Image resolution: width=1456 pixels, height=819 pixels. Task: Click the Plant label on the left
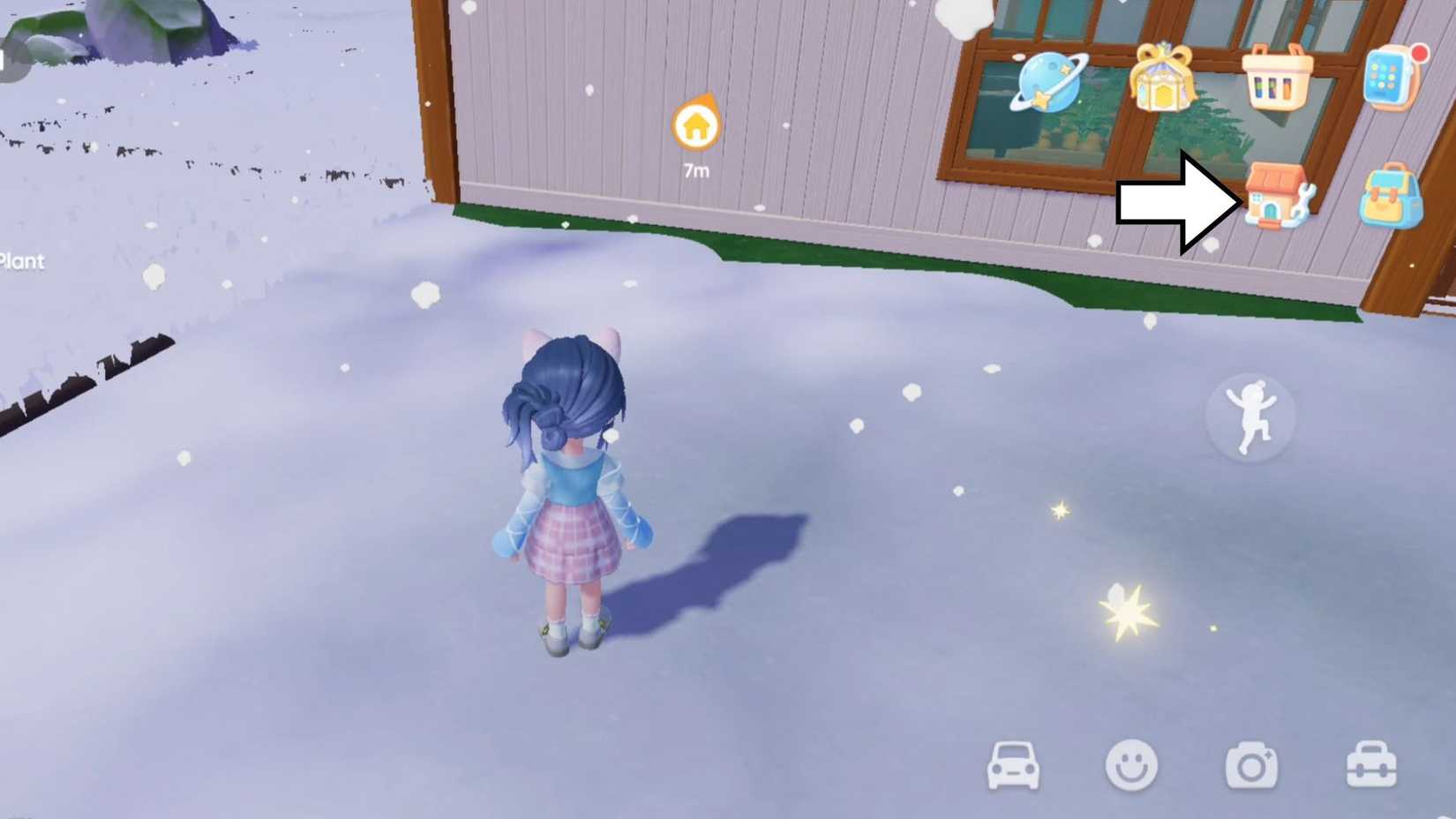22,261
